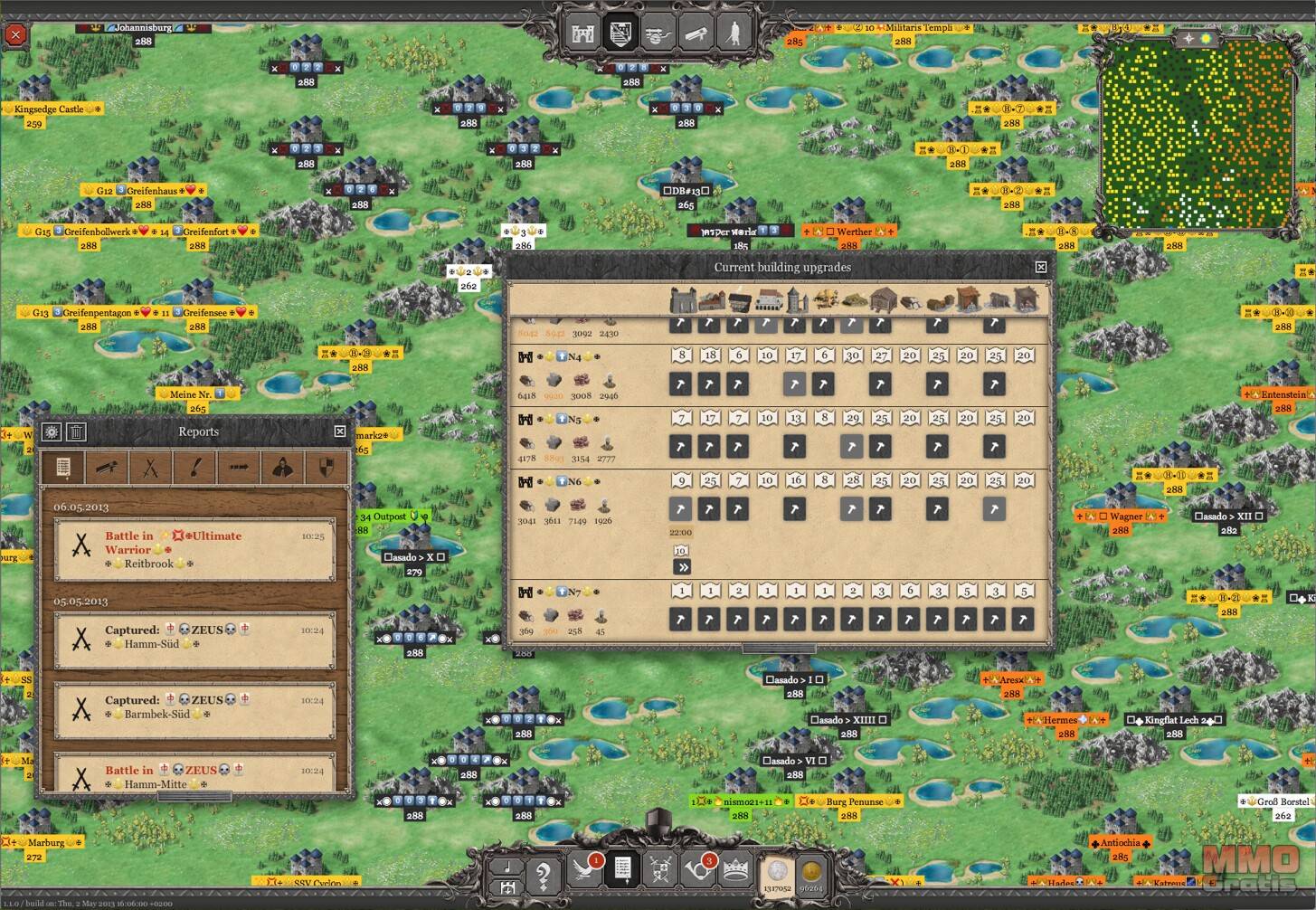The width and height of the screenshot is (1316, 910).
Task: Open the Captured Hamm-Süd report
Action: point(194,638)
